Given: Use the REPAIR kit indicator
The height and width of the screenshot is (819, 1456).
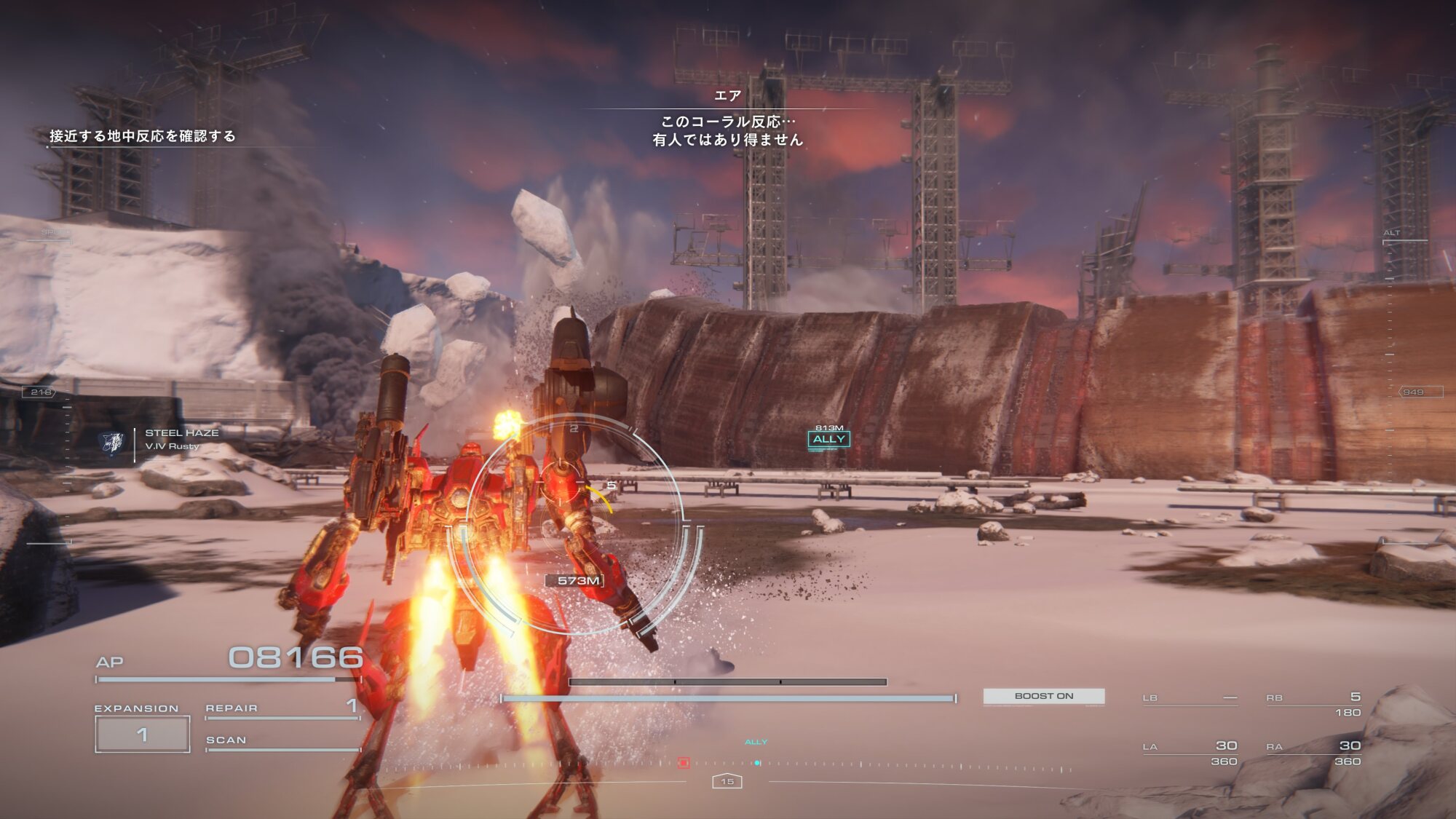Looking at the screenshot, I should pyautogui.click(x=282, y=708).
